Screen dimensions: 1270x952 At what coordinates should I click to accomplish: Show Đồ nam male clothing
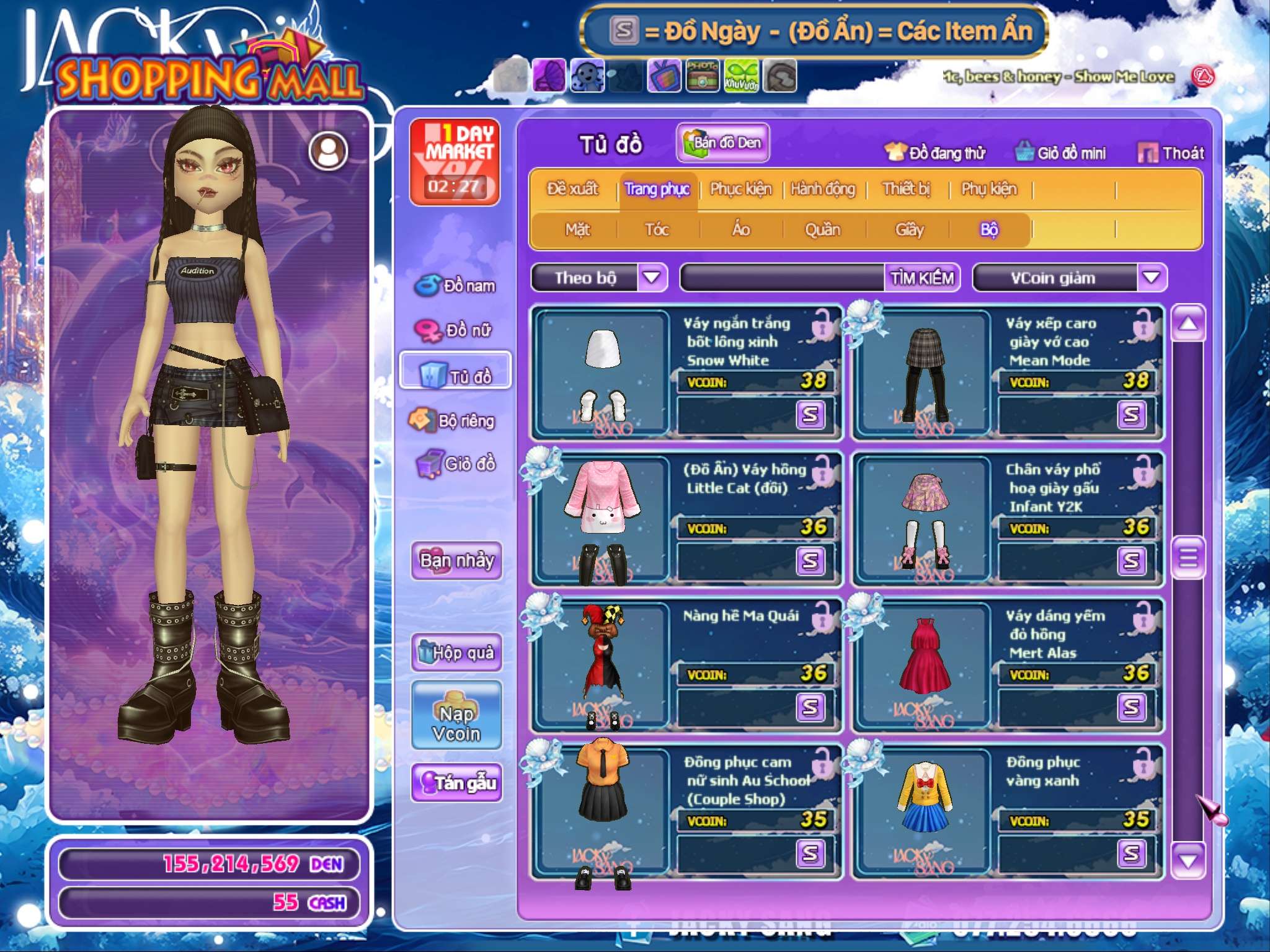(x=456, y=286)
